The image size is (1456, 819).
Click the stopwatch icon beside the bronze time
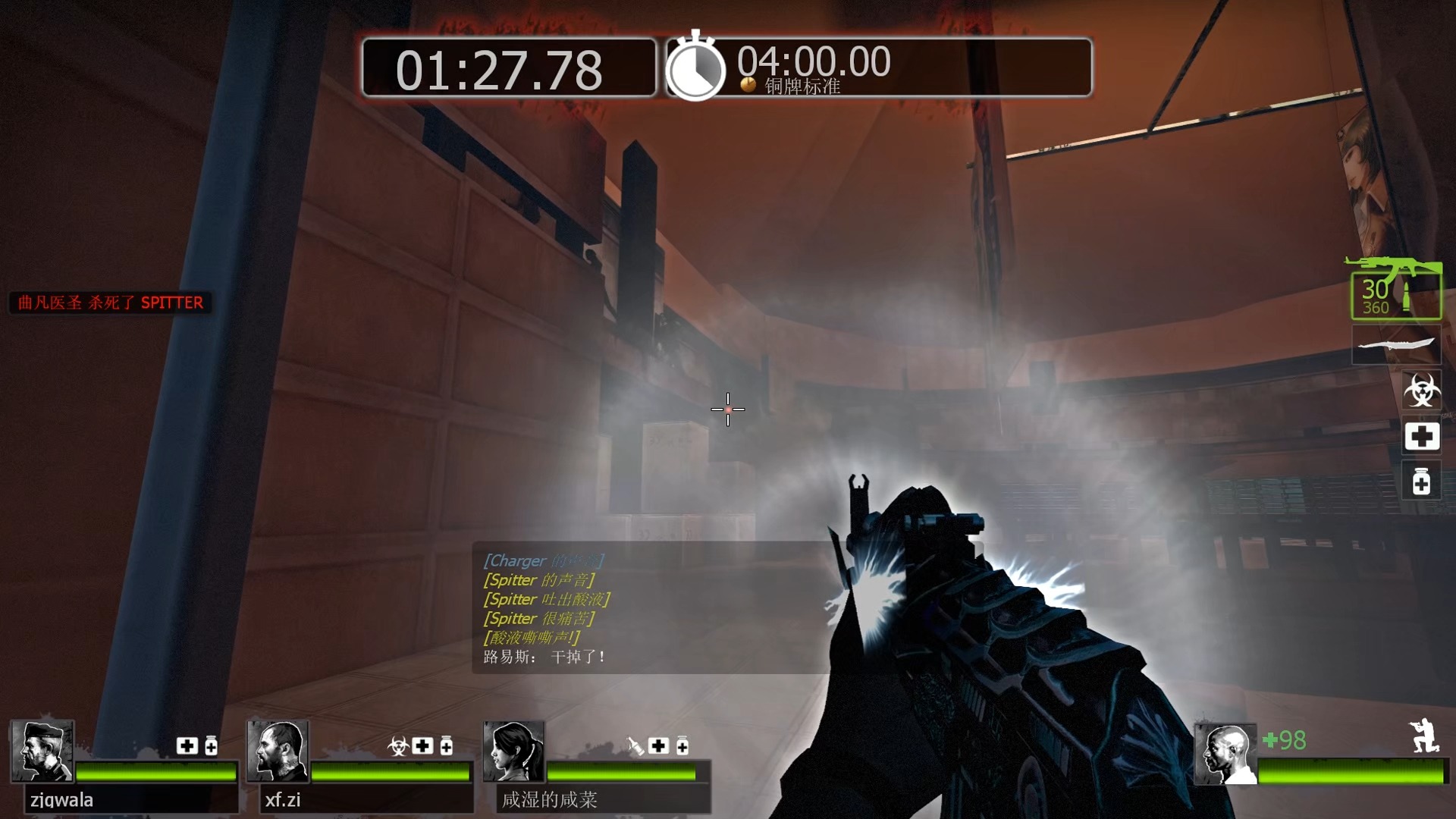[695, 68]
